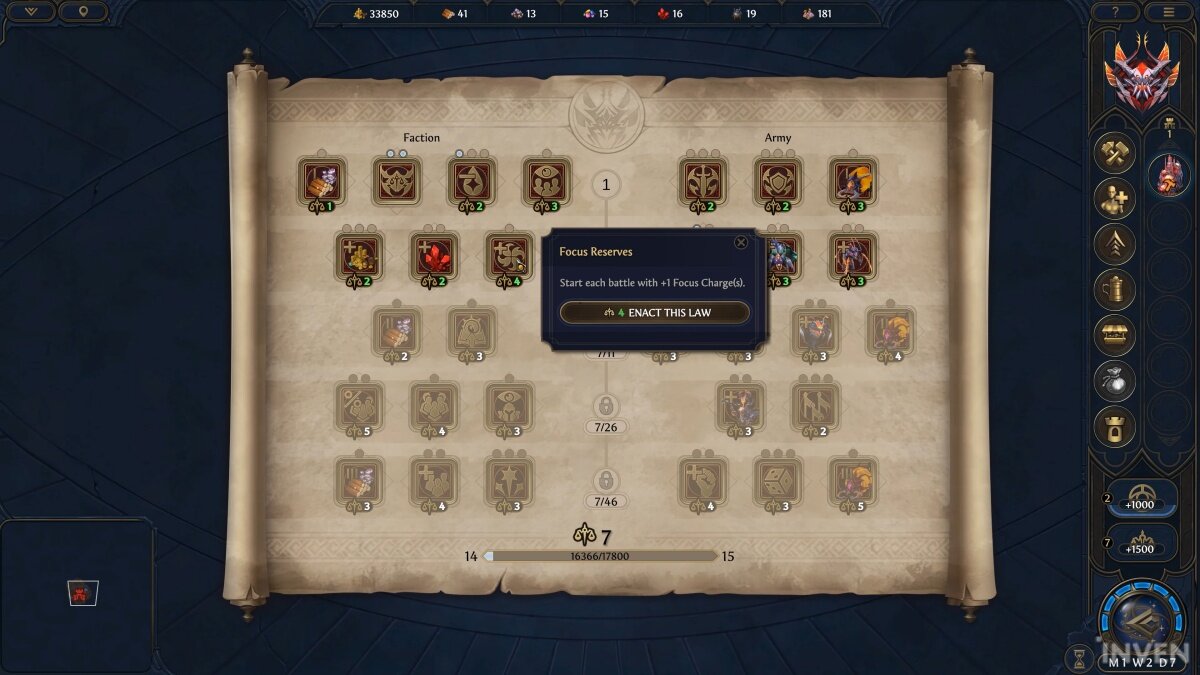This screenshot has width=1200, height=675.
Task: Open the treasure chest sidebar icon
Action: pos(1114,335)
